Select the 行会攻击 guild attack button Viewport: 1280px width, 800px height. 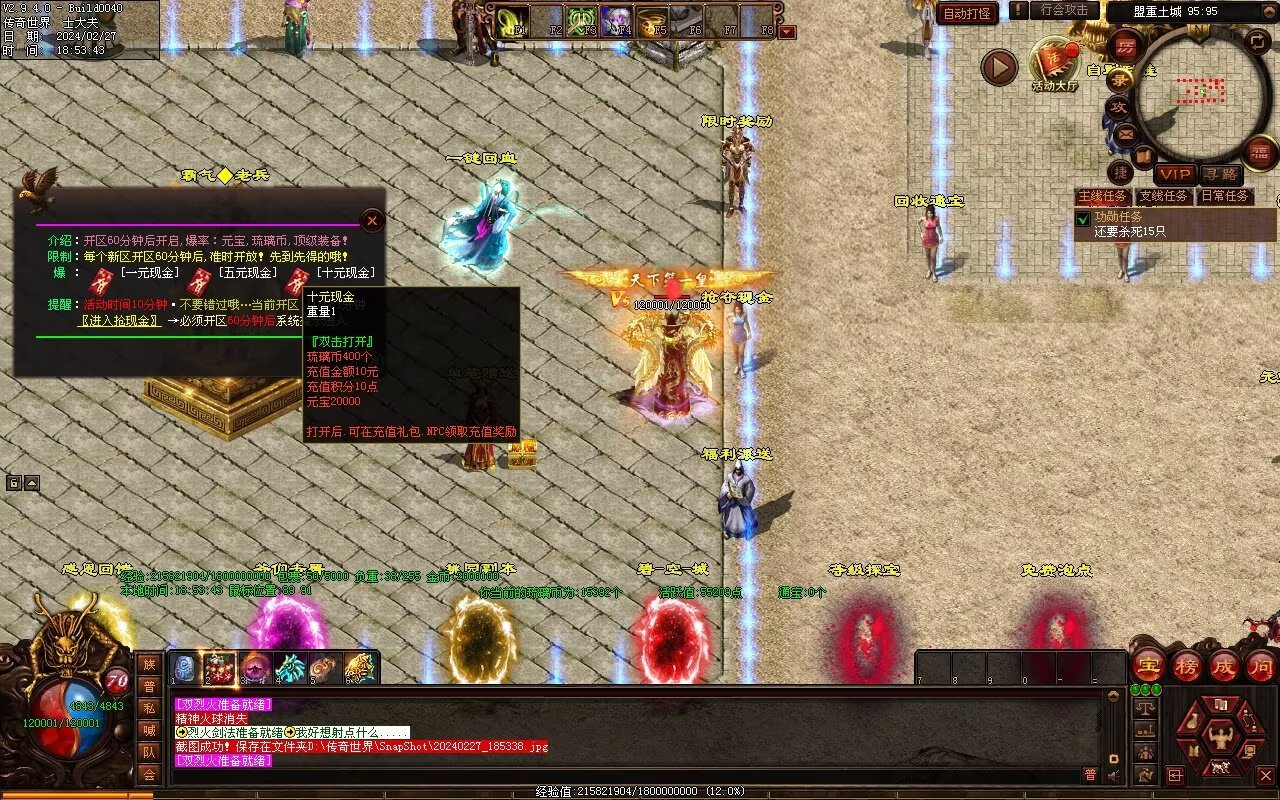pyautogui.click(x=1064, y=10)
